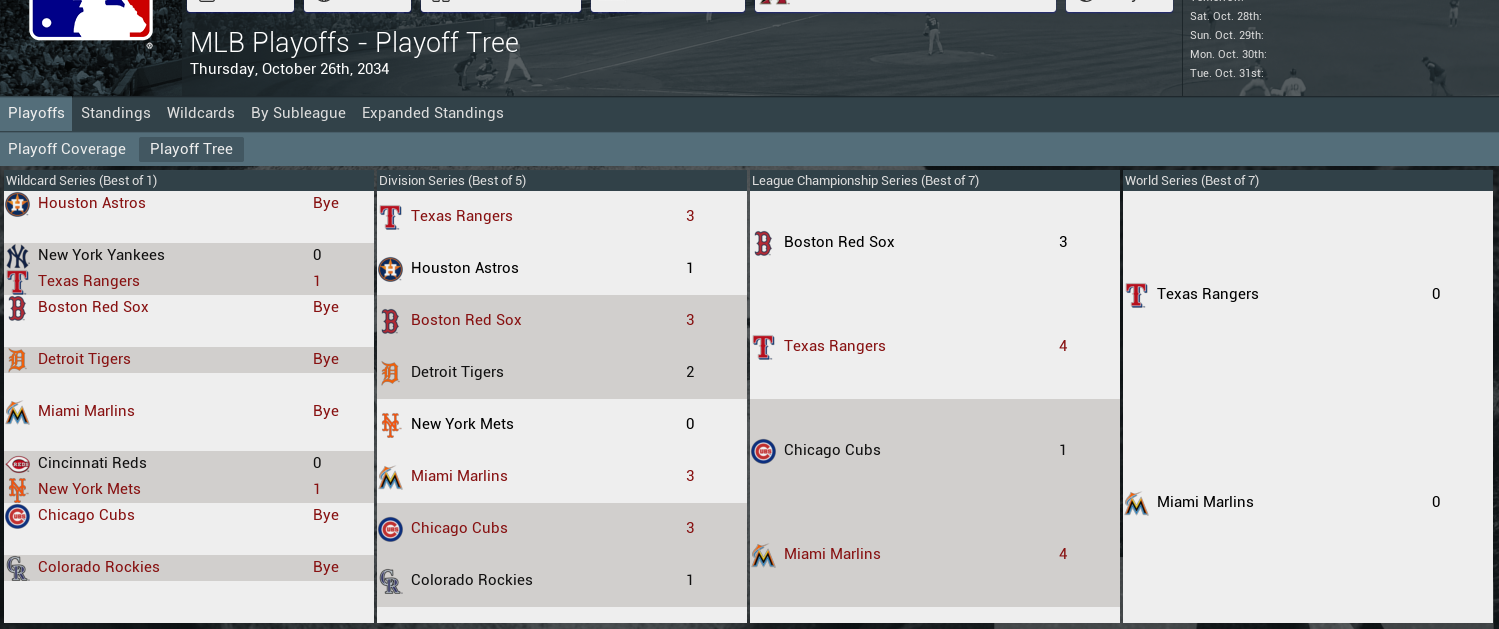The width and height of the screenshot is (1499, 629).
Task: Switch to the Standings tab
Action: (x=116, y=113)
